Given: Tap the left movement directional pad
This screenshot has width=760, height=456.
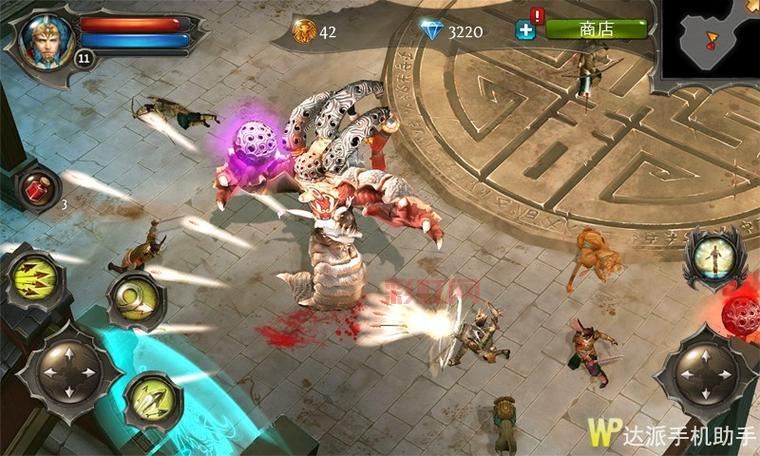Looking at the screenshot, I should (67, 374).
